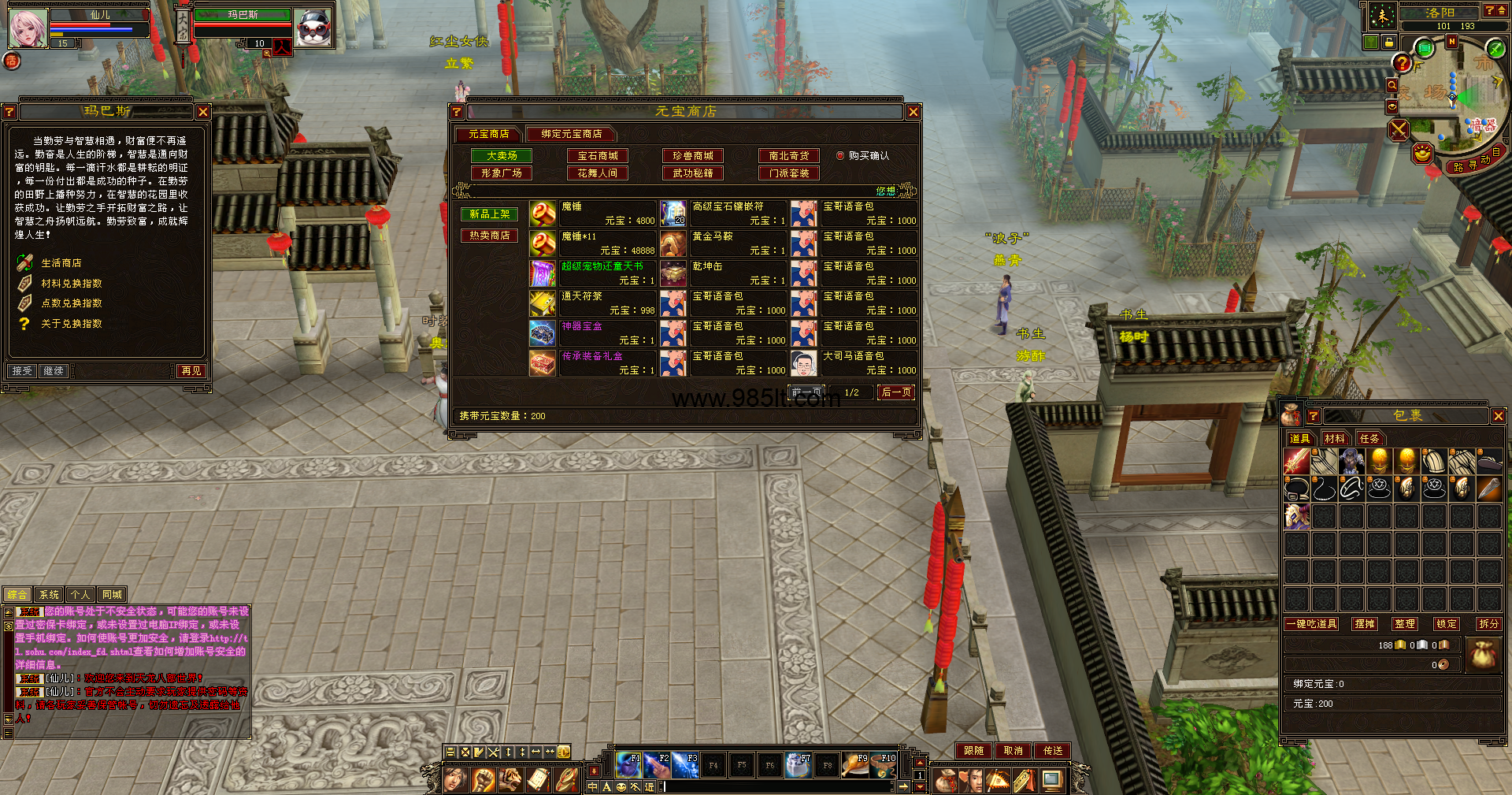The width and height of the screenshot is (1512, 795).
Task: Click the 再见 goodbye button
Action: click(x=191, y=371)
